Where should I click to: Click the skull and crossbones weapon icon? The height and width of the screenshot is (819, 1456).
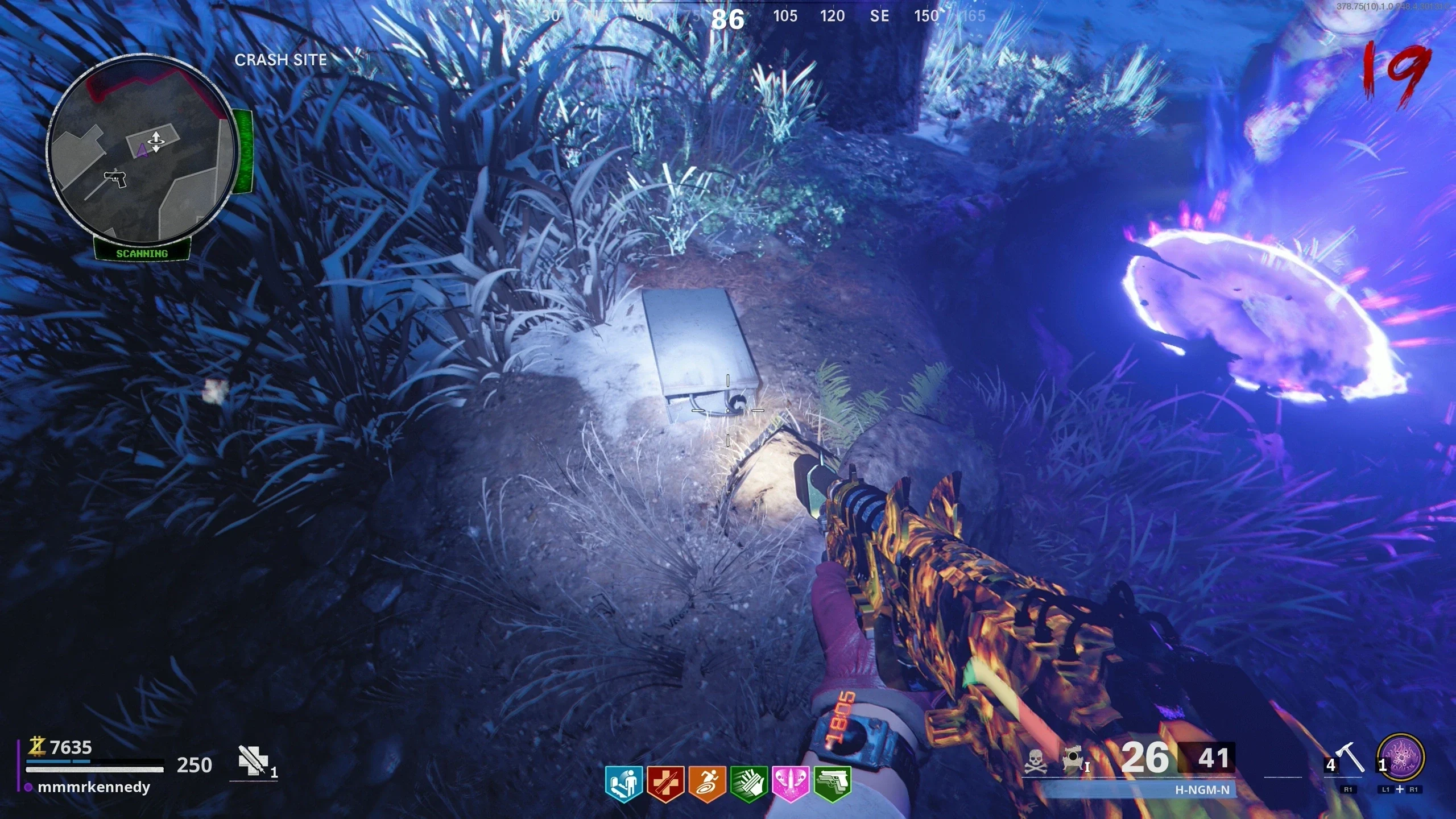tap(1036, 761)
